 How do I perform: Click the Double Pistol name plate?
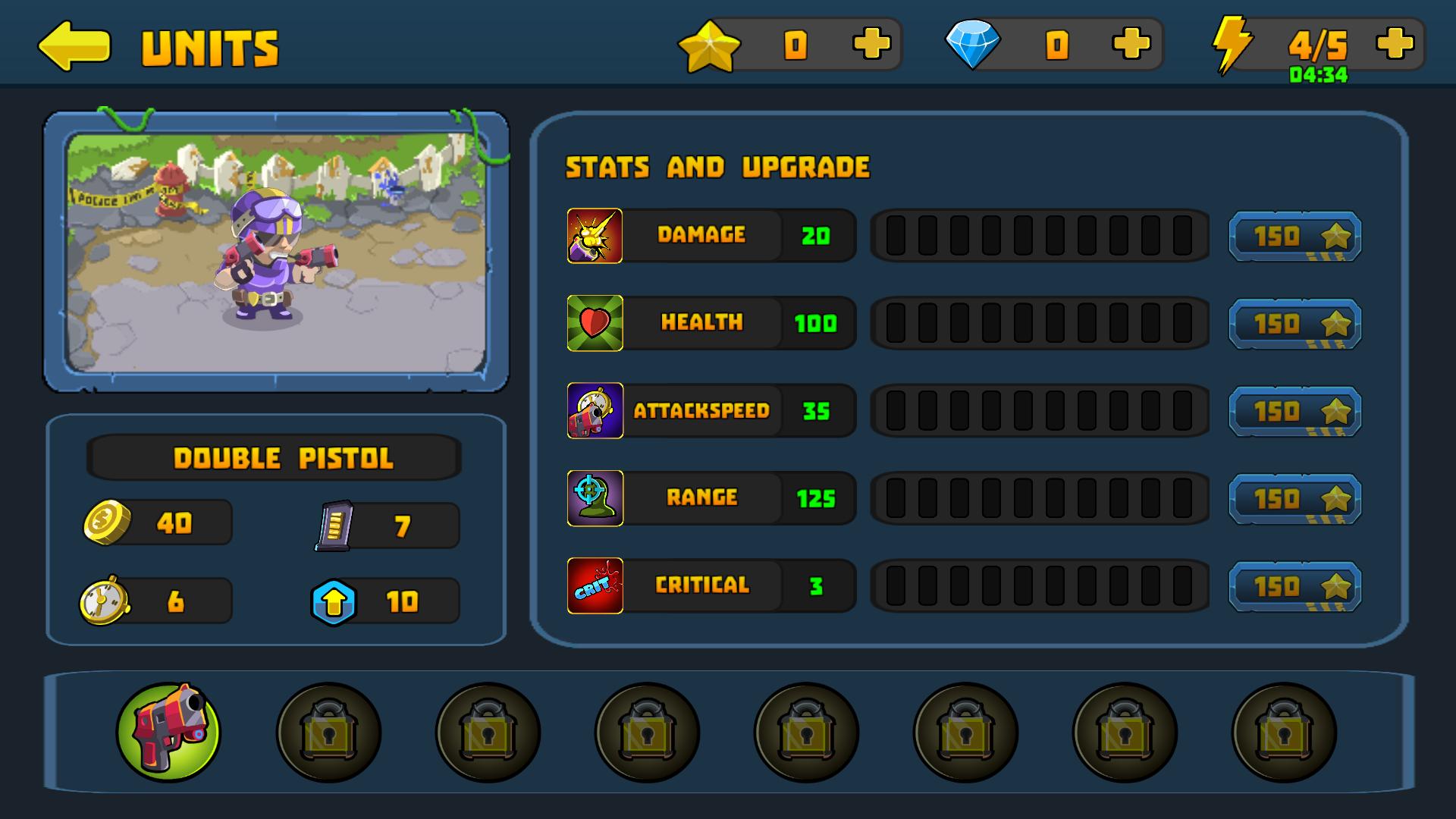(275, 457)
